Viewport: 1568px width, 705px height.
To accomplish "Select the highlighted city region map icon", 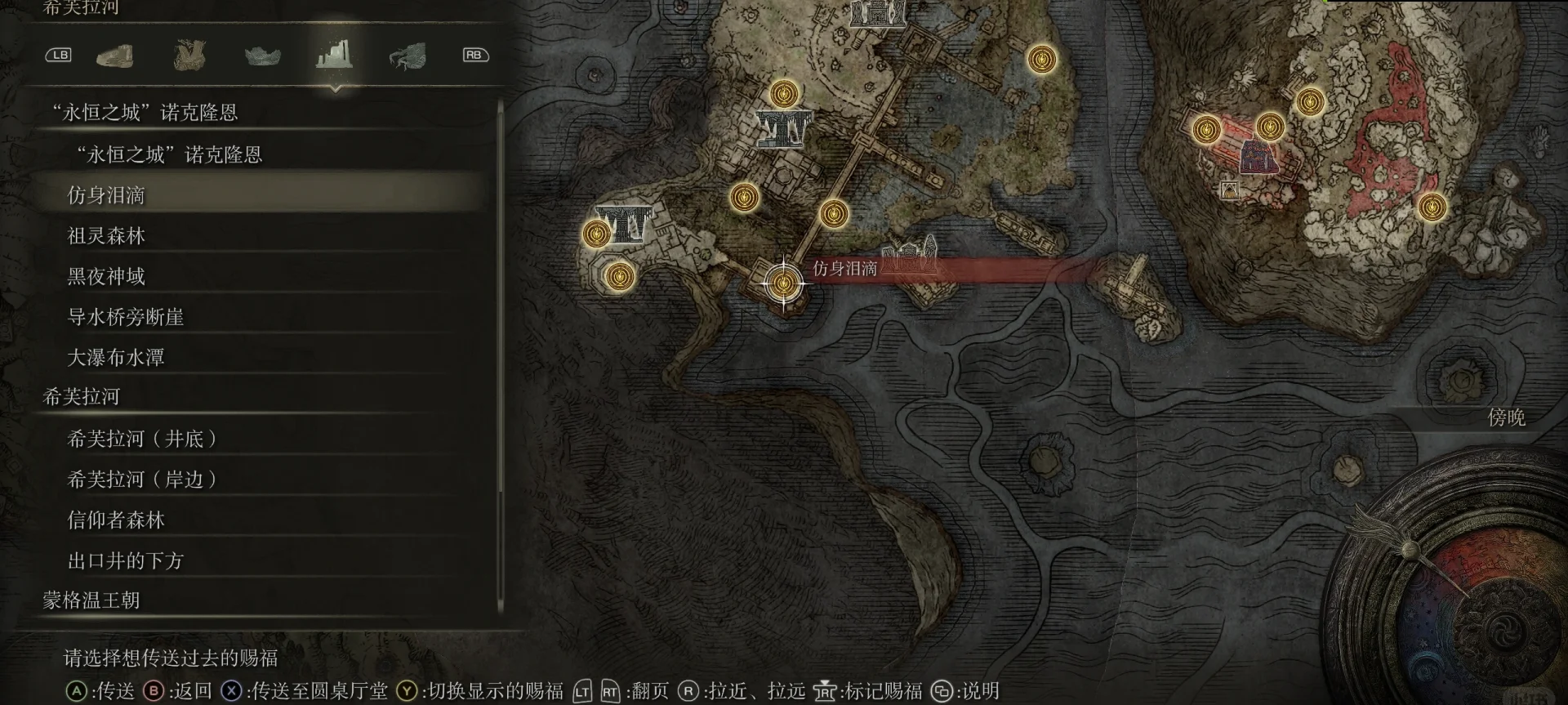I will point(334,55).
